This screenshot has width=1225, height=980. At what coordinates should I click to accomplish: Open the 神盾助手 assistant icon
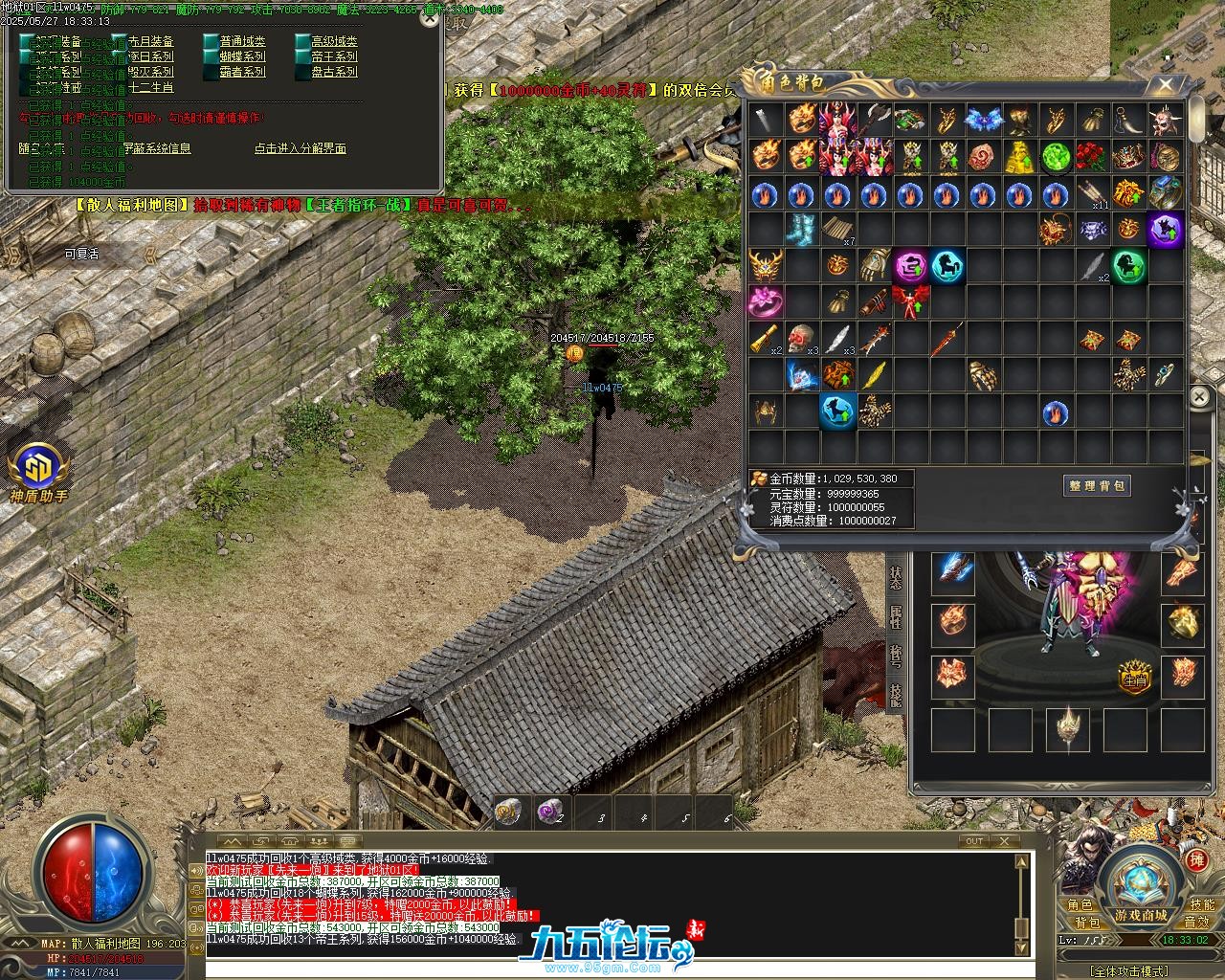[x=39, y=469]
